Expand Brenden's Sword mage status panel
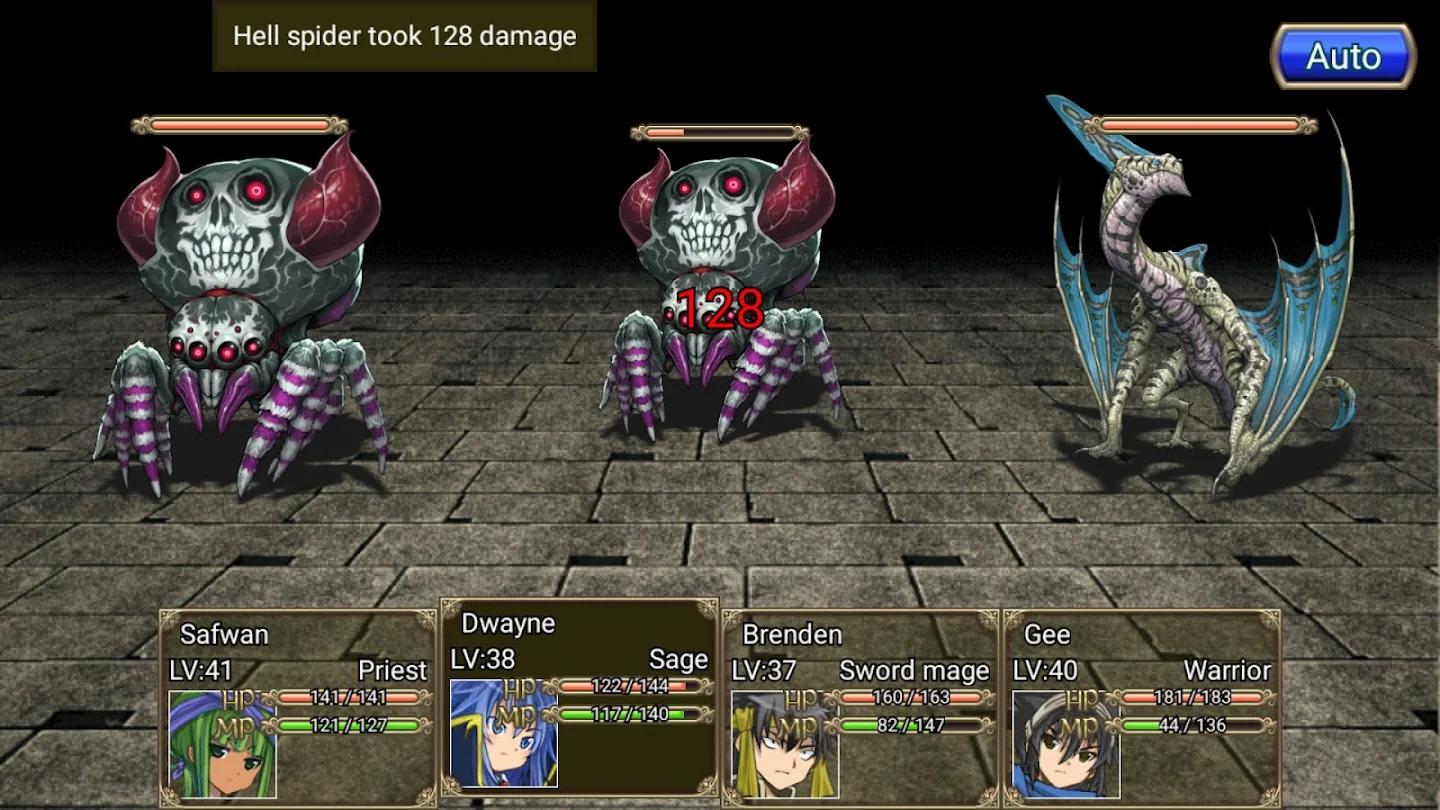This screenshot has height=810, width=1440. (860, 700)
